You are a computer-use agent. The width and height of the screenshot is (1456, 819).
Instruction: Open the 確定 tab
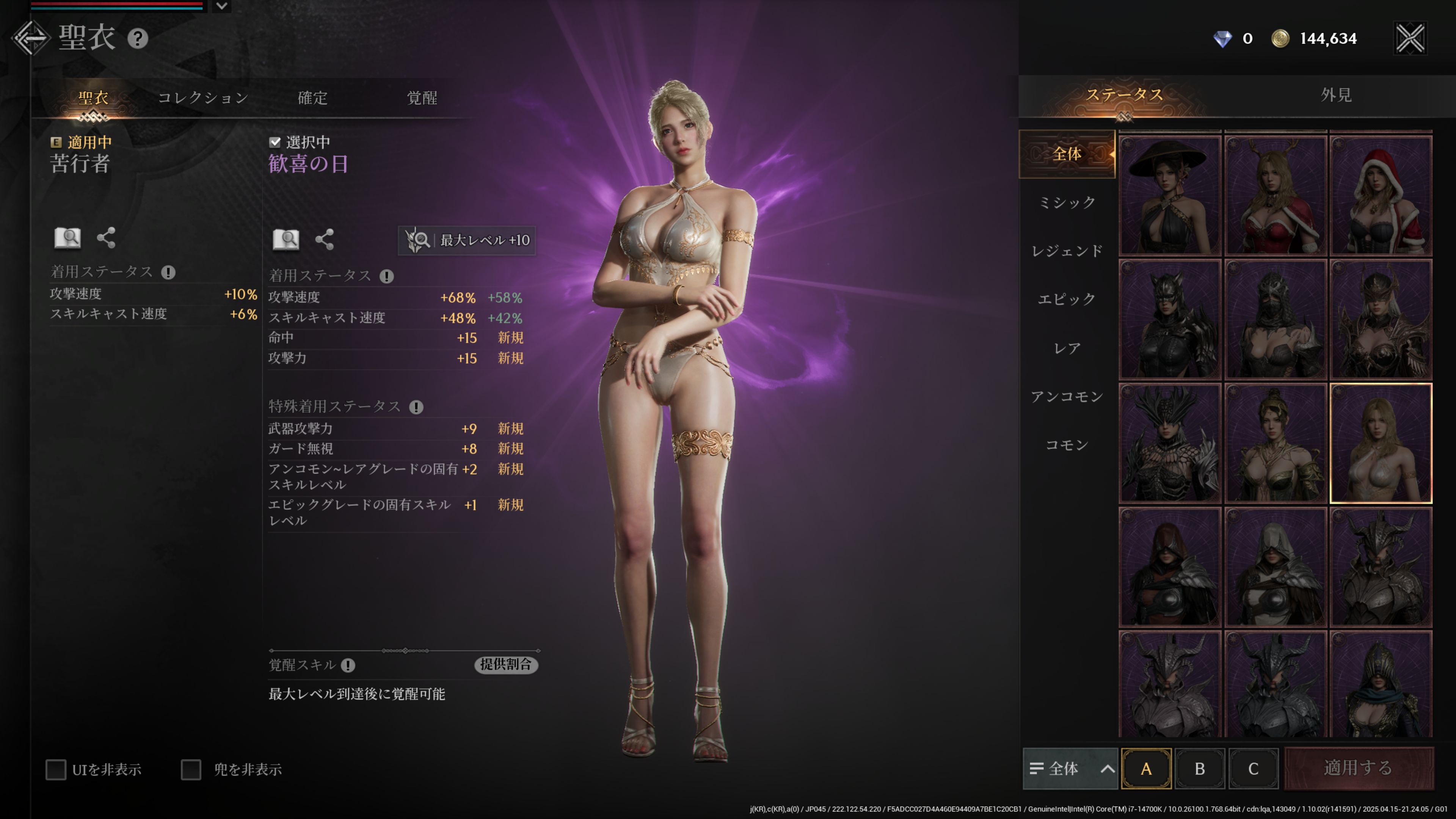[x=312, y=98]
